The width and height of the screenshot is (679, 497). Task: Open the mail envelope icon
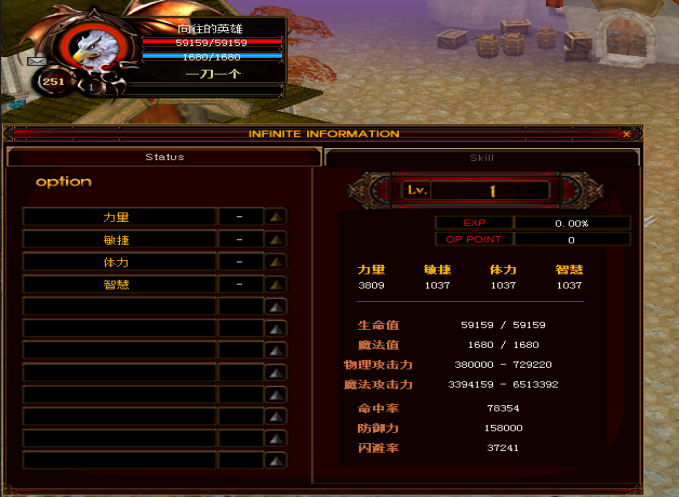coord(37,61)
